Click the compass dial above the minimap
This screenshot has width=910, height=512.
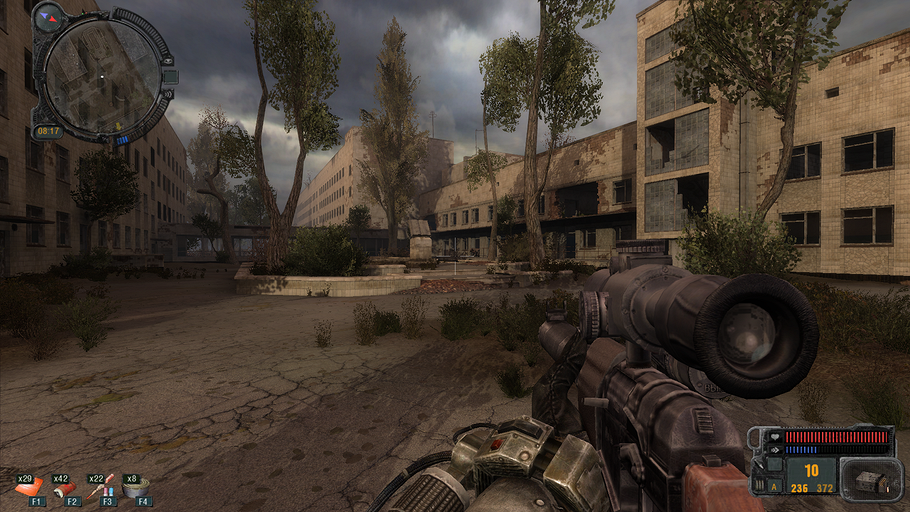[x=47, y=16]
